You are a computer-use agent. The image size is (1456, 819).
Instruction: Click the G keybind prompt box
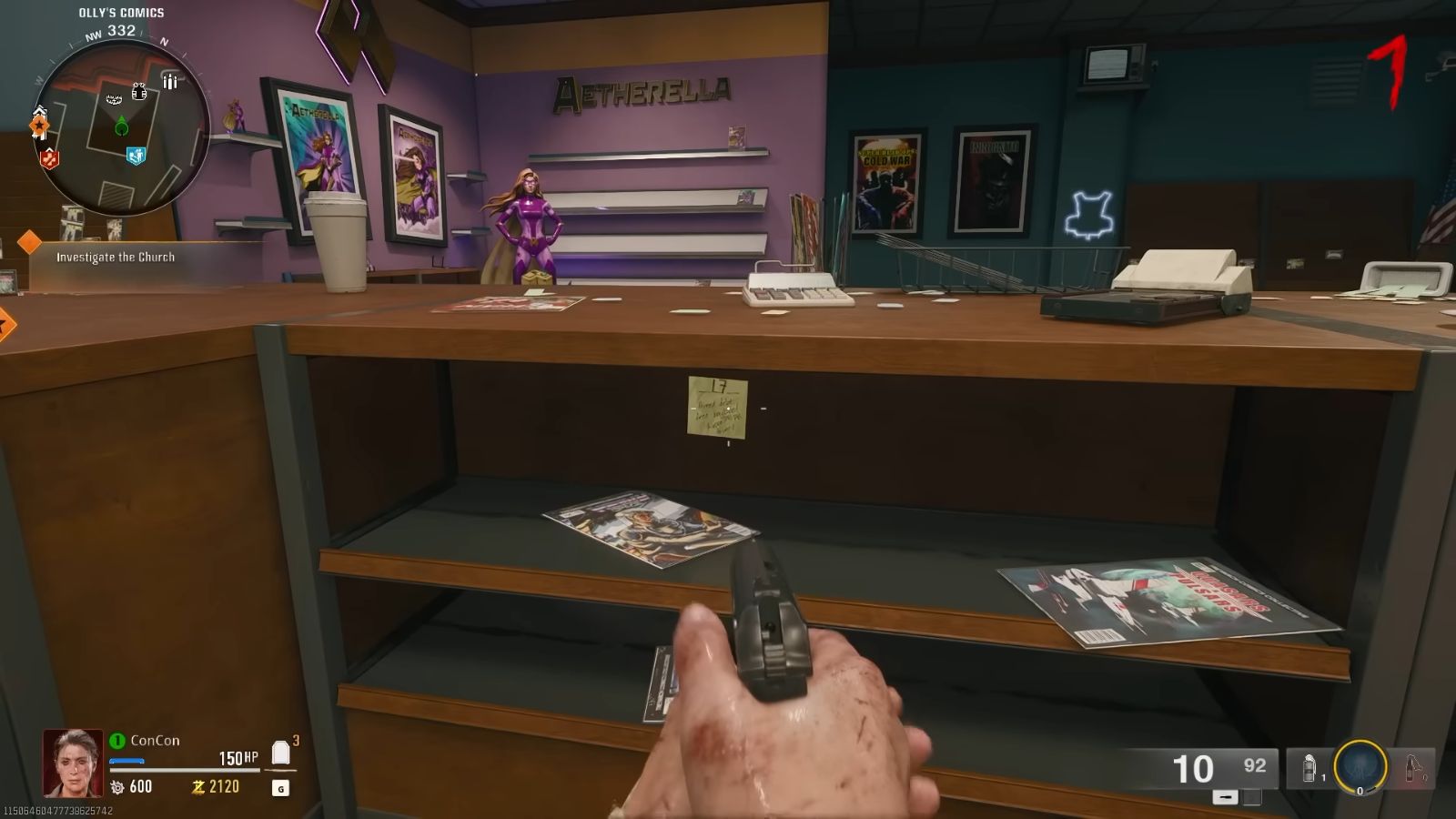click(281, 786)
